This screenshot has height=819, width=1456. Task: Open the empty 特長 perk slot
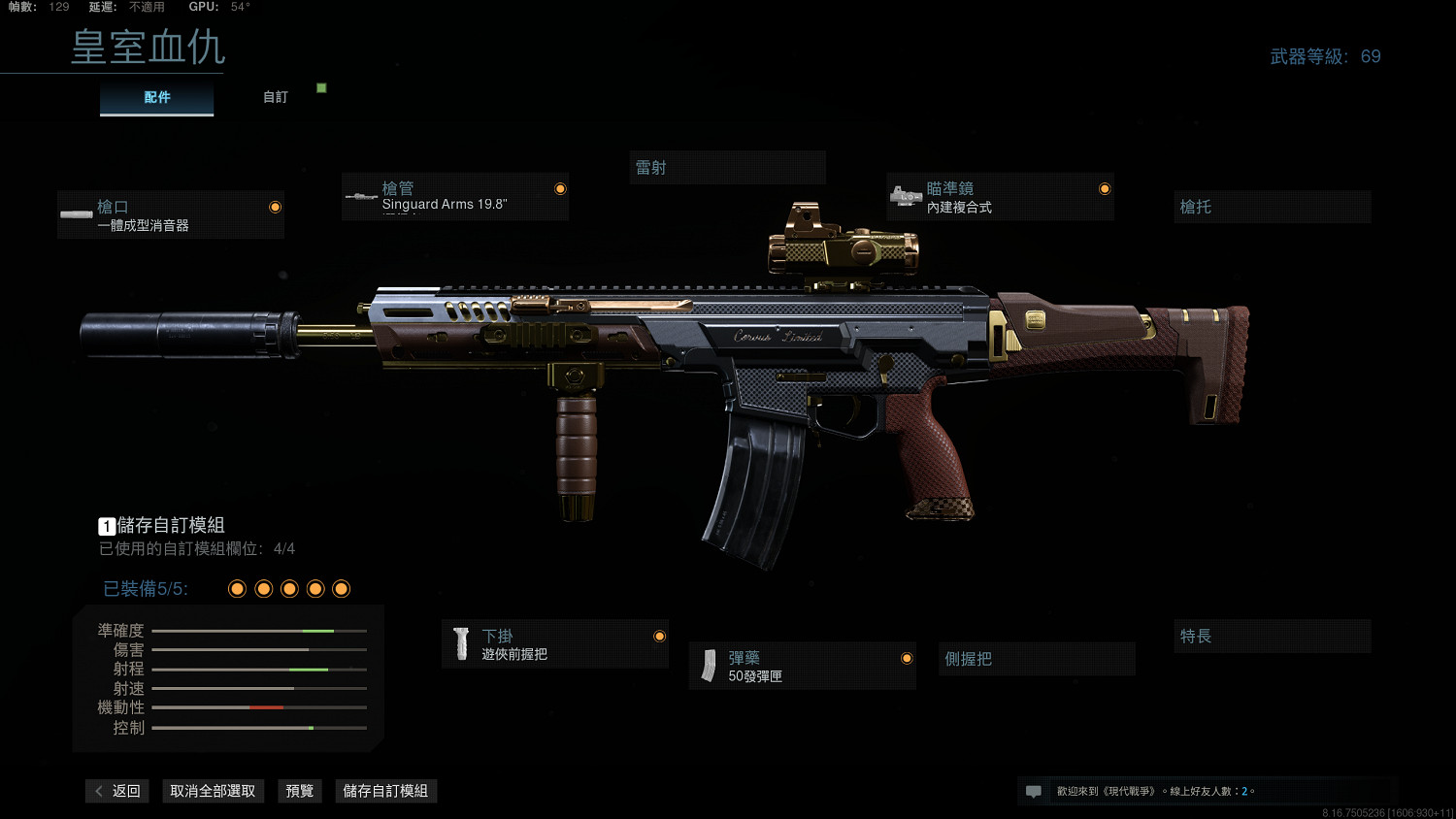point(1272,637)
